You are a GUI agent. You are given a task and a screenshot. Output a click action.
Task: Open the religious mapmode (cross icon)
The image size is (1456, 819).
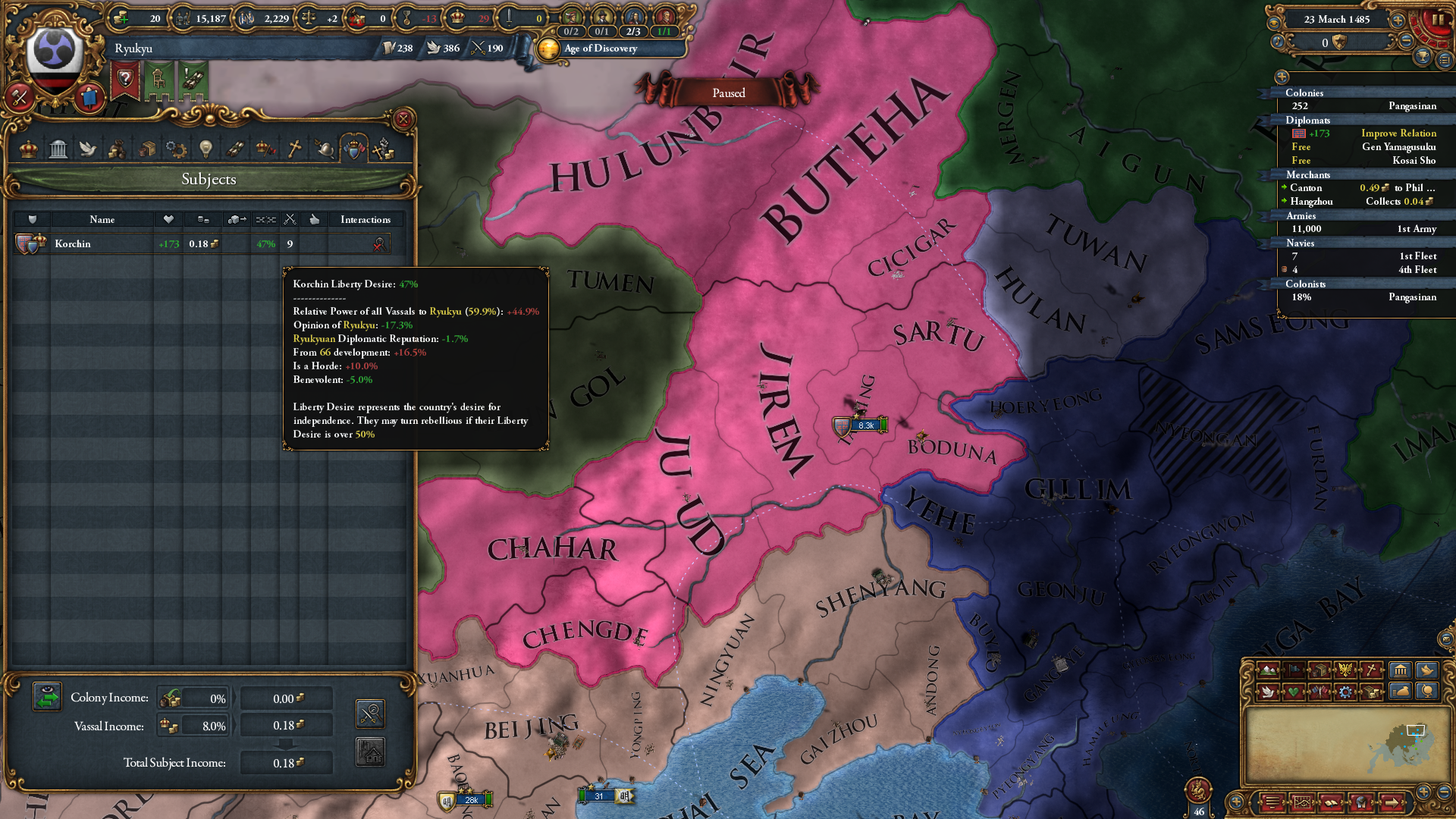click(1371, 670)
